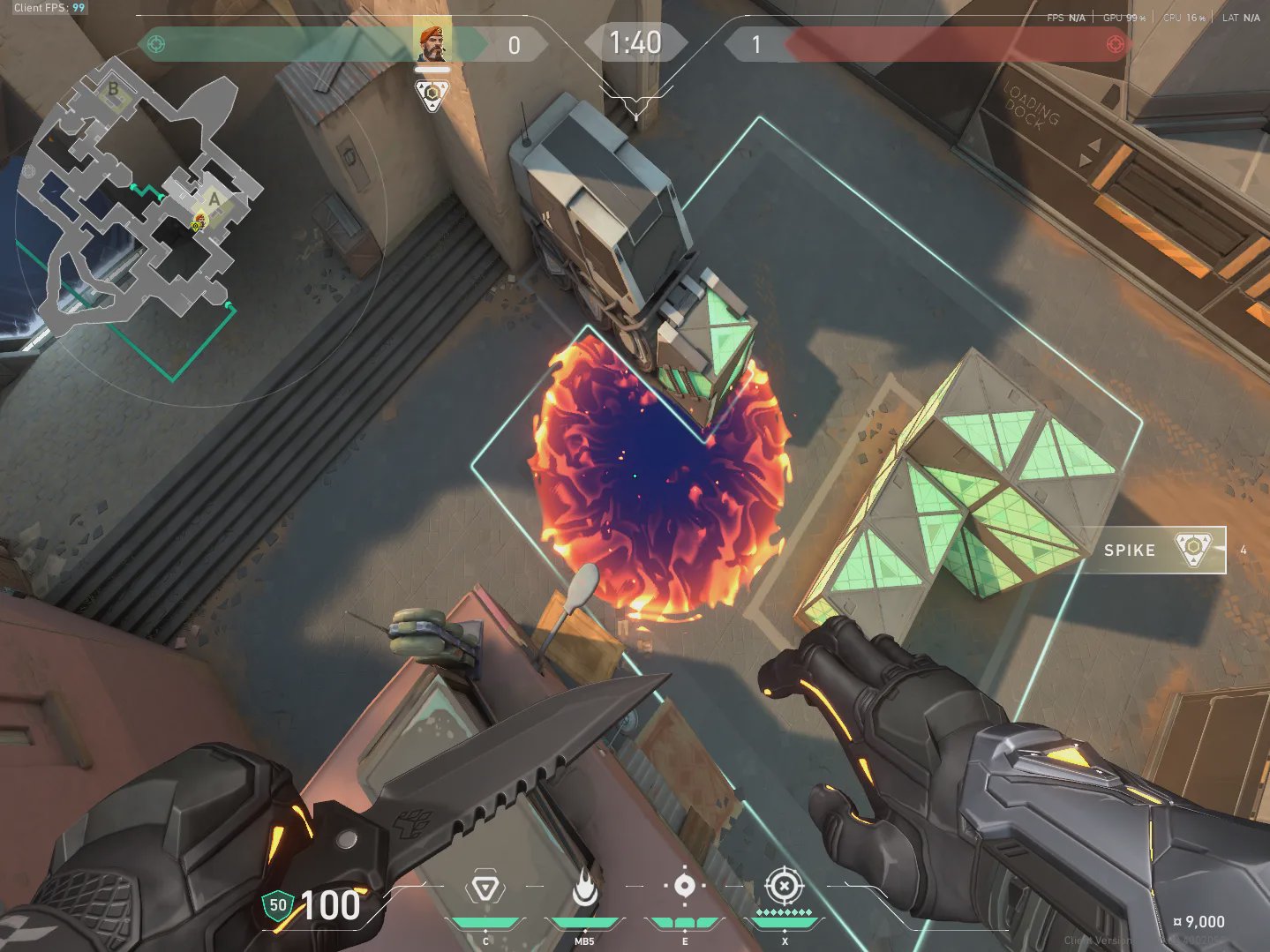The width and height of the screenshot is (1270, 952).
Task: Click the B site marker on the minimap
Action: pos(114,90)
